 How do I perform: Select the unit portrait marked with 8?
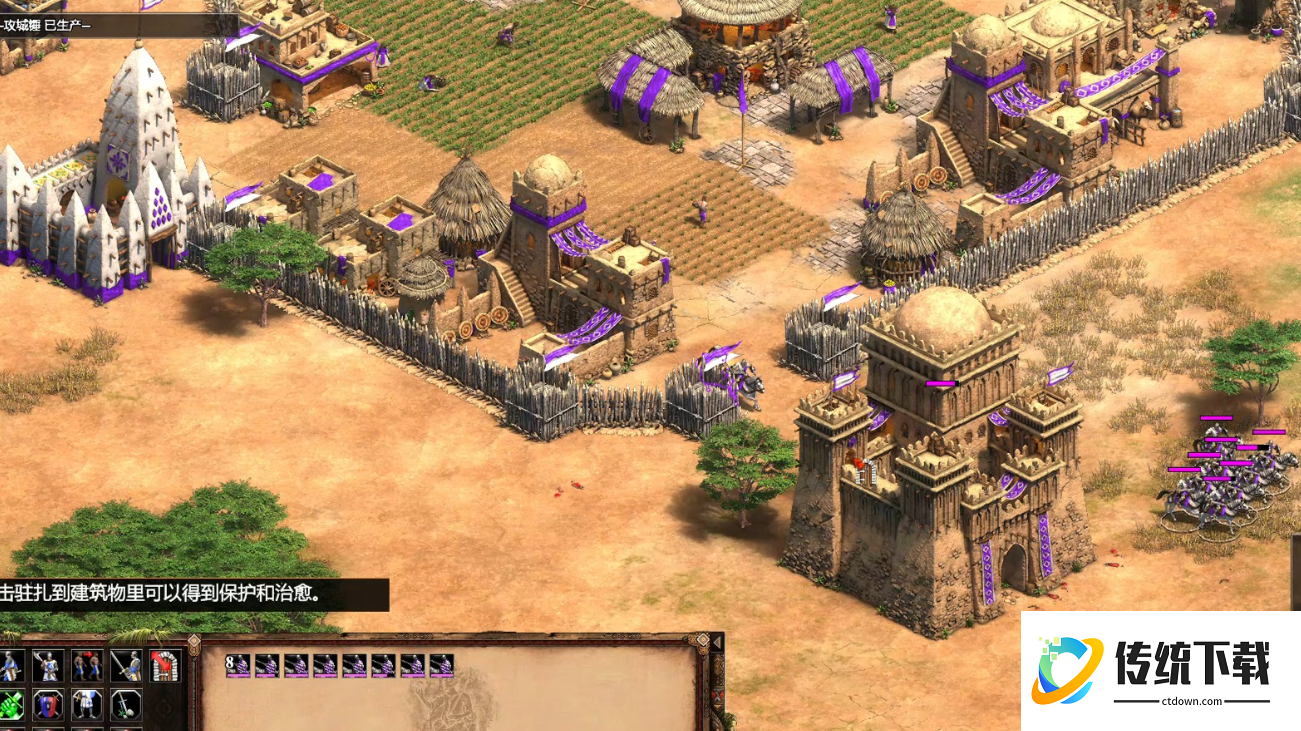pyautogui.click(x=237, y=665)
